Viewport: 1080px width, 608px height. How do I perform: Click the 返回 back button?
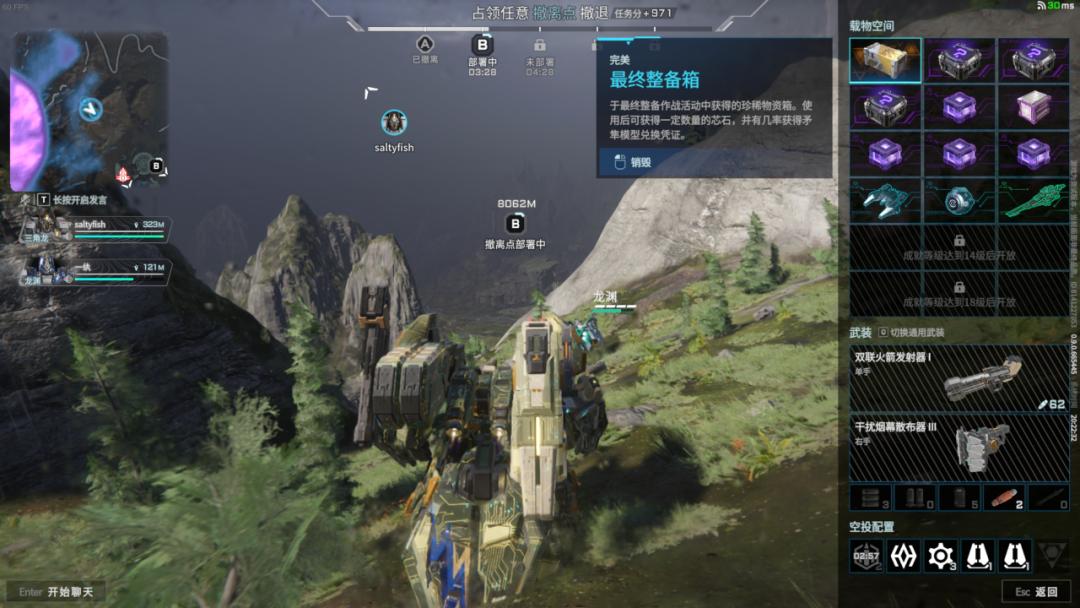point(1035,592)
